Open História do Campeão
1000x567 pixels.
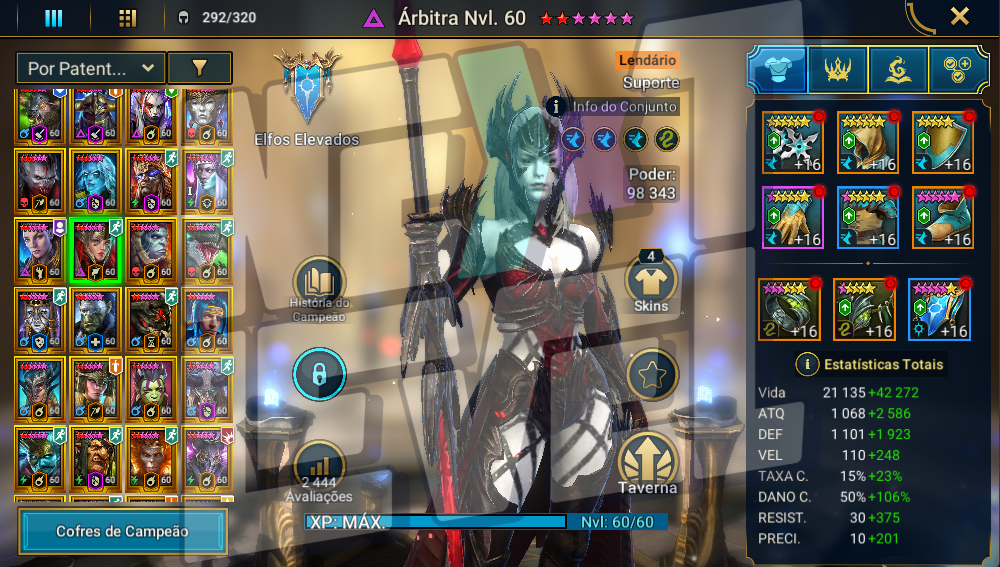[319, 285]
